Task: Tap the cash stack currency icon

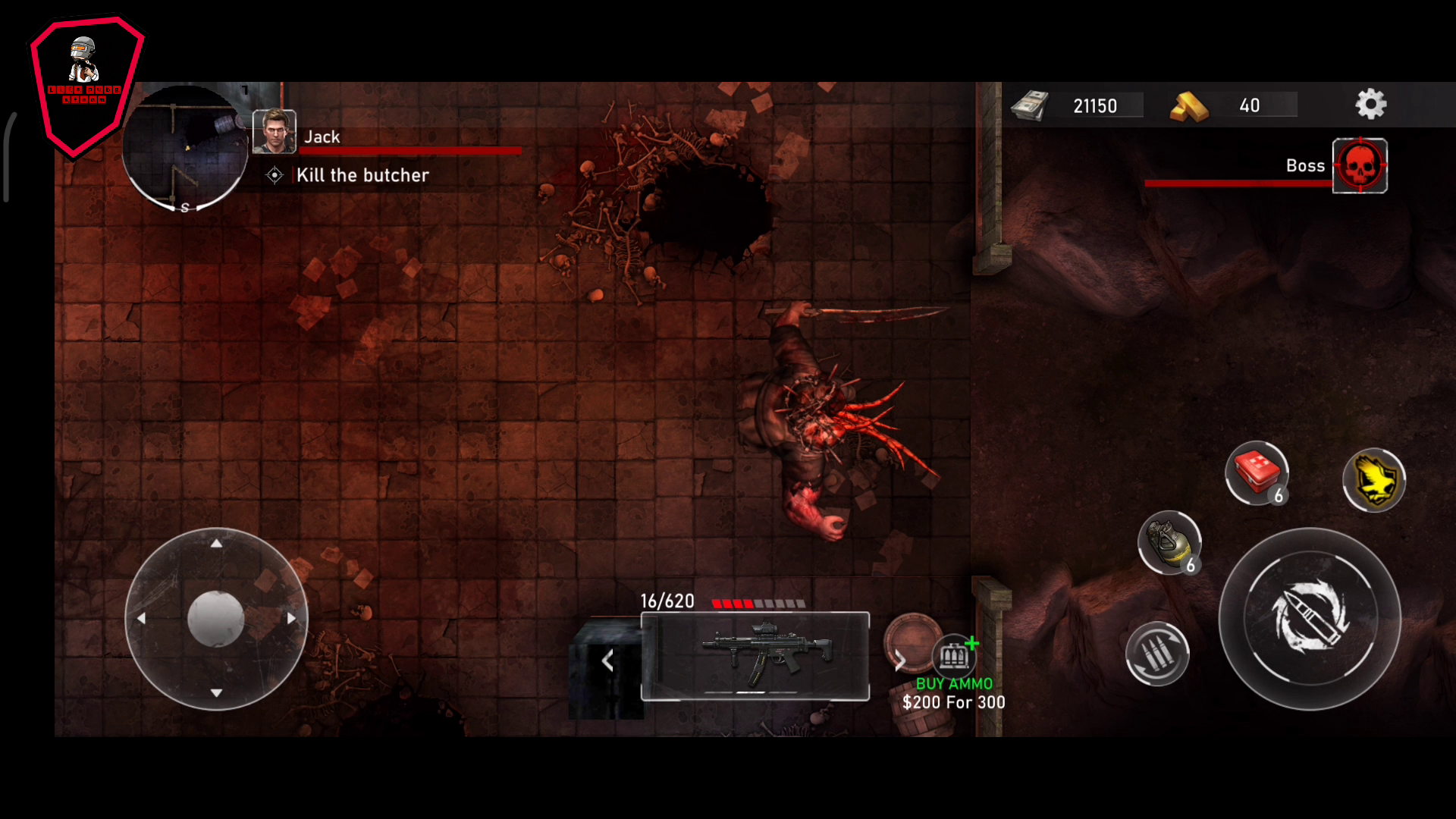Action: click(x=1031, y=105)
